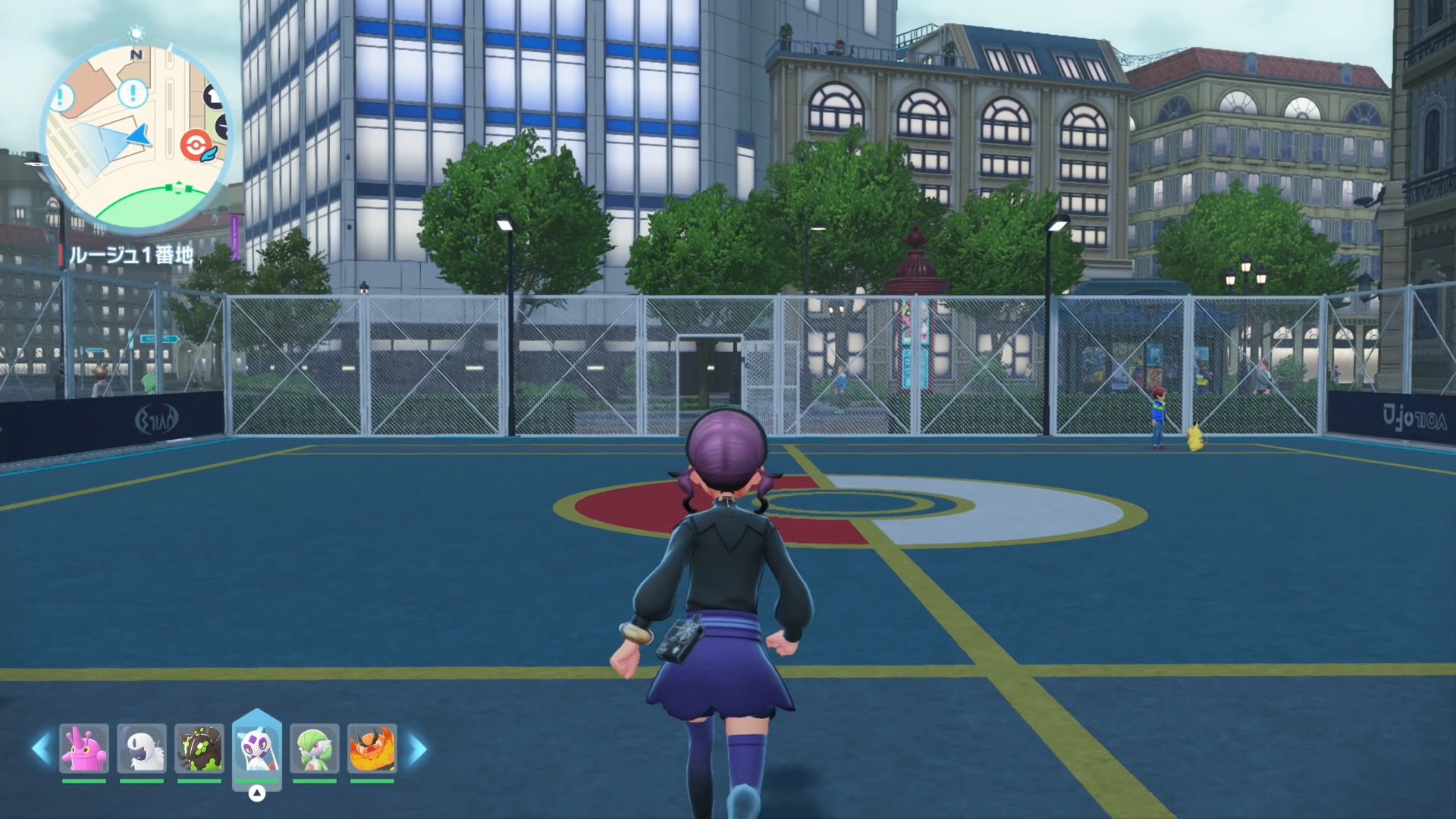Select the clothing shop marker on the minimap

(x=215, y=96)
